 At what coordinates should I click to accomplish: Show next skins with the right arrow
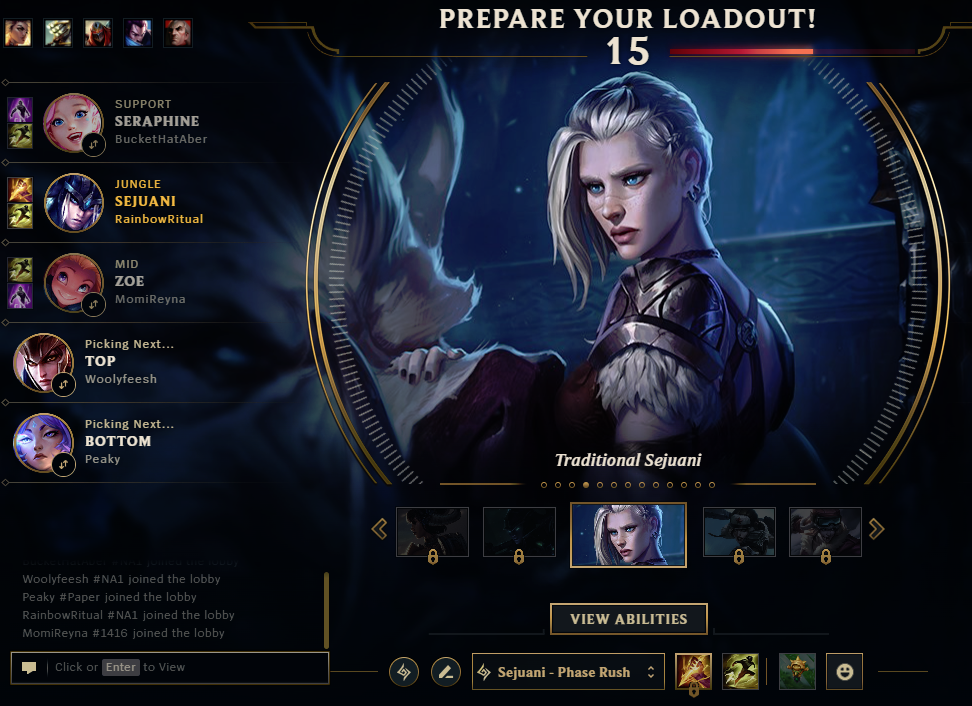pyautogui.click(x=877, y=529)
